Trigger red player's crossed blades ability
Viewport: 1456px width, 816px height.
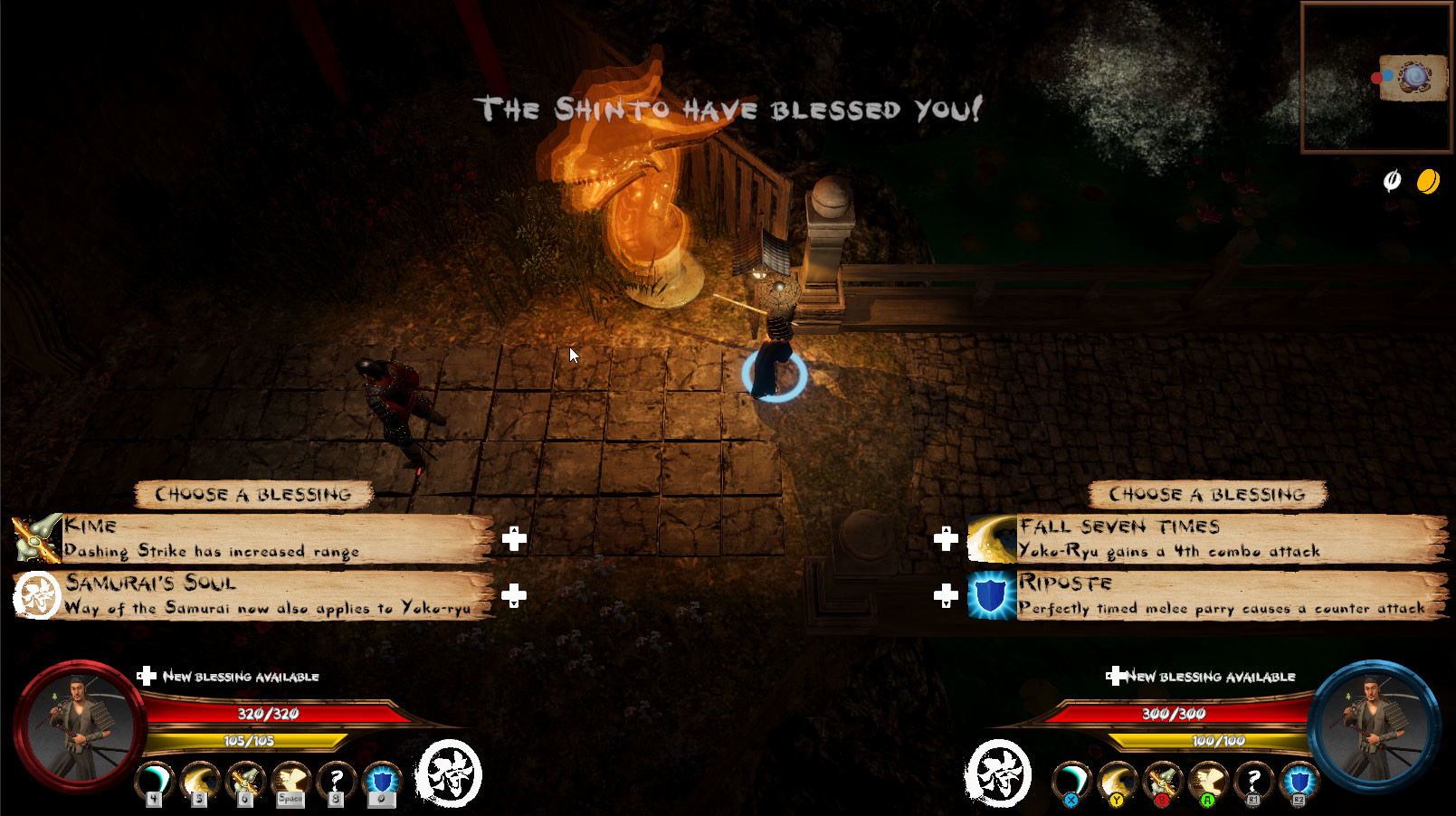[245, 781]
